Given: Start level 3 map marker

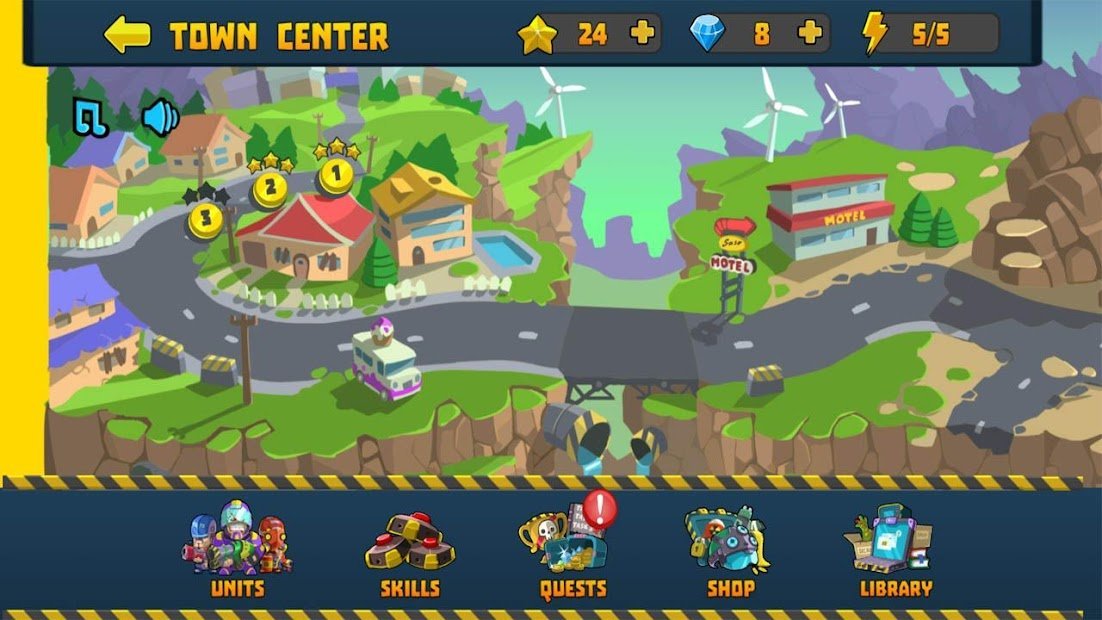Looking at the screenshot, I should (205, 218).
